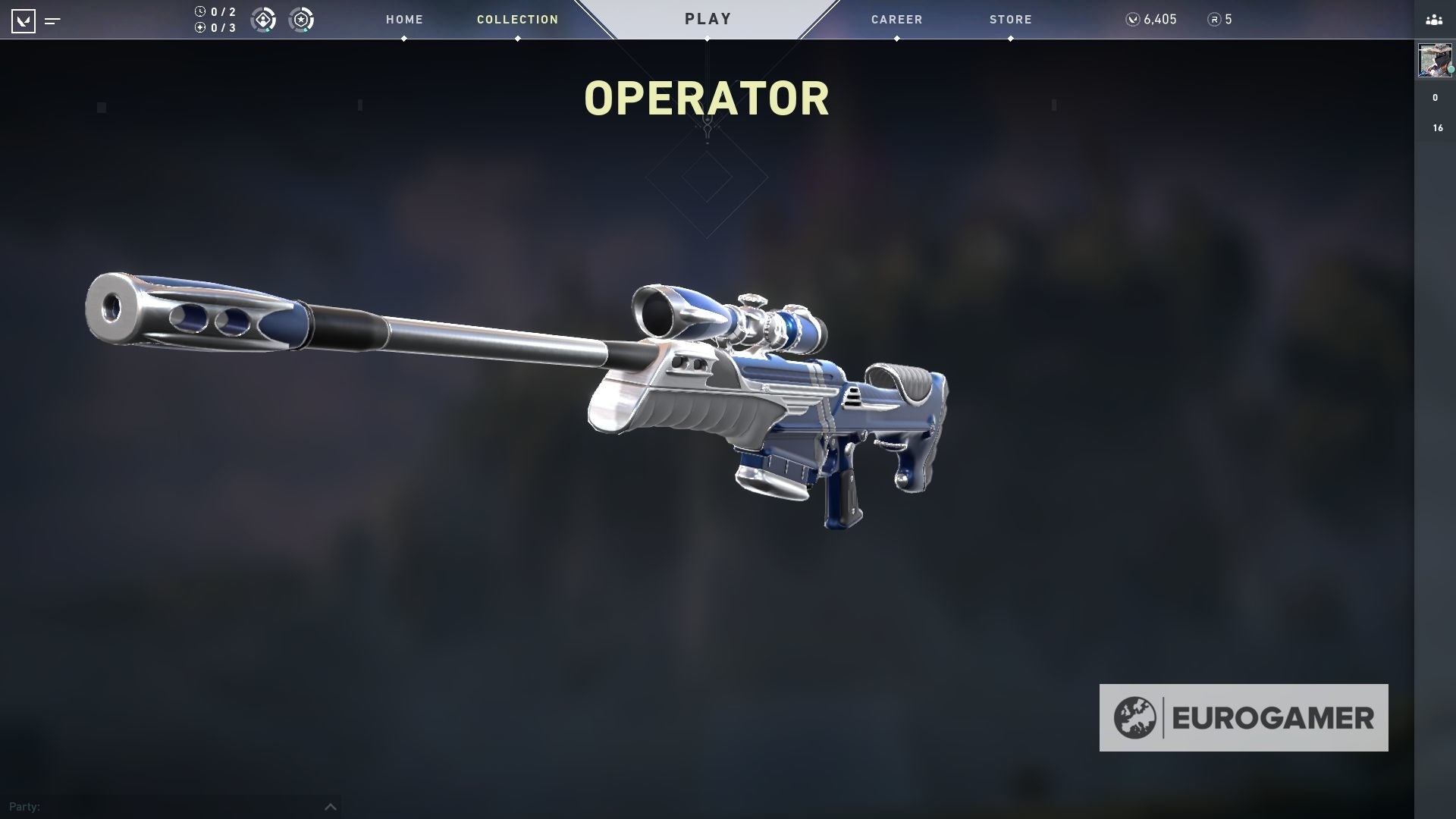The width and height of the screenshot is (1456, 819).
Task: Open the CAREER tab
Action: (896, 19)
